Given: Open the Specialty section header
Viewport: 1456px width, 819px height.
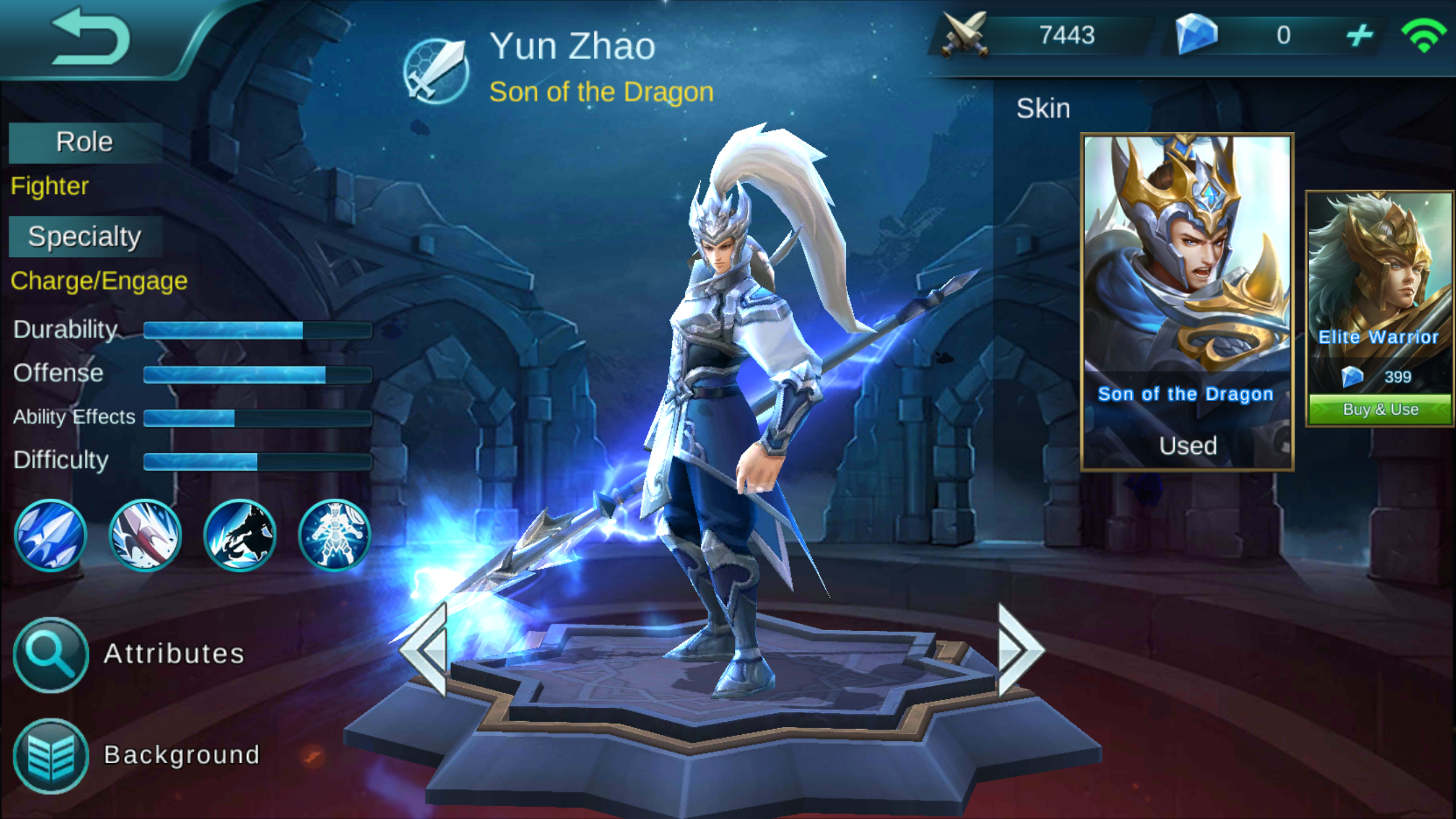Looking at the screenshot, I should tap(84, 235).
